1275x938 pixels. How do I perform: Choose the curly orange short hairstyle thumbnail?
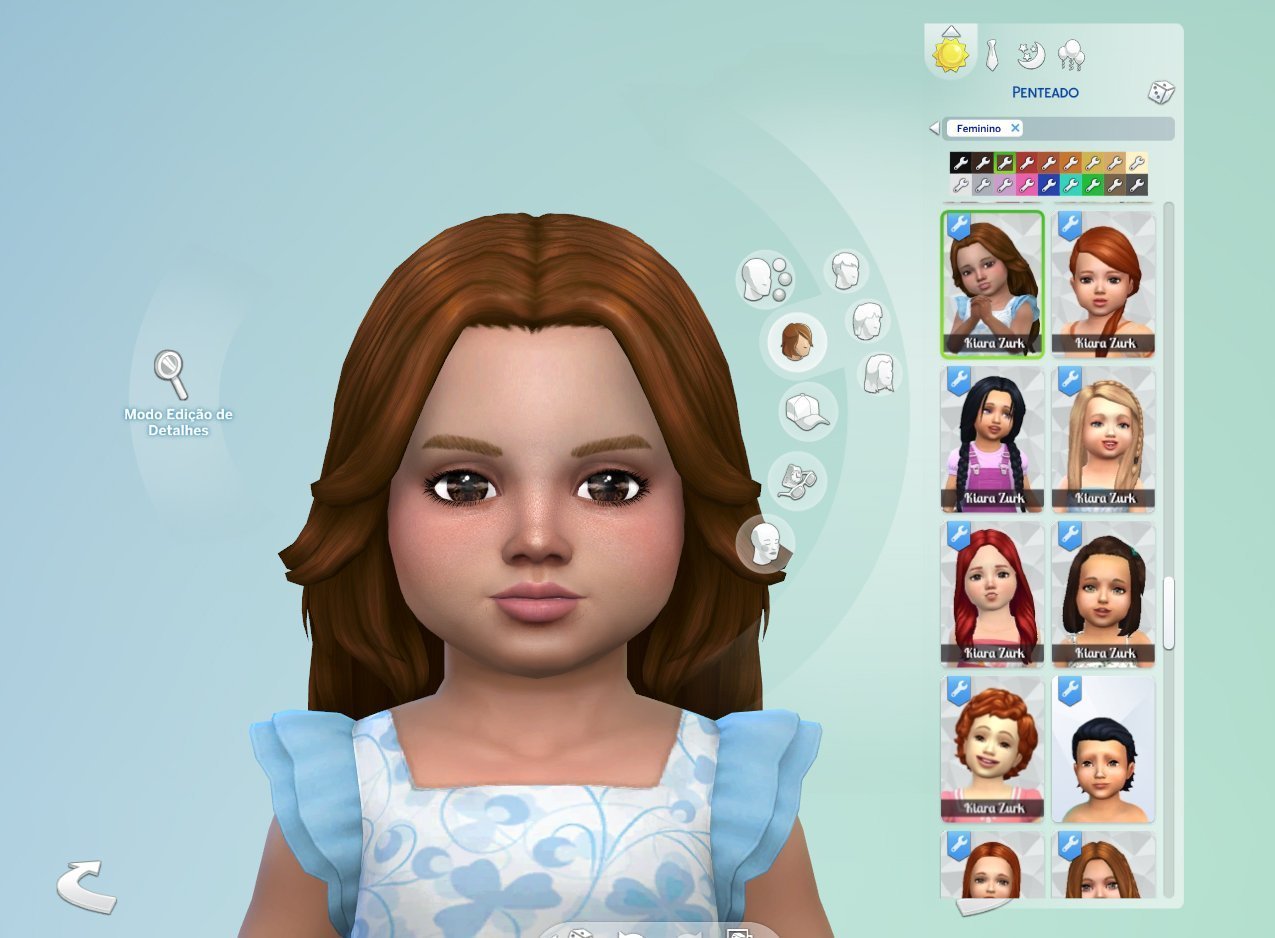(x=992, y=747)
